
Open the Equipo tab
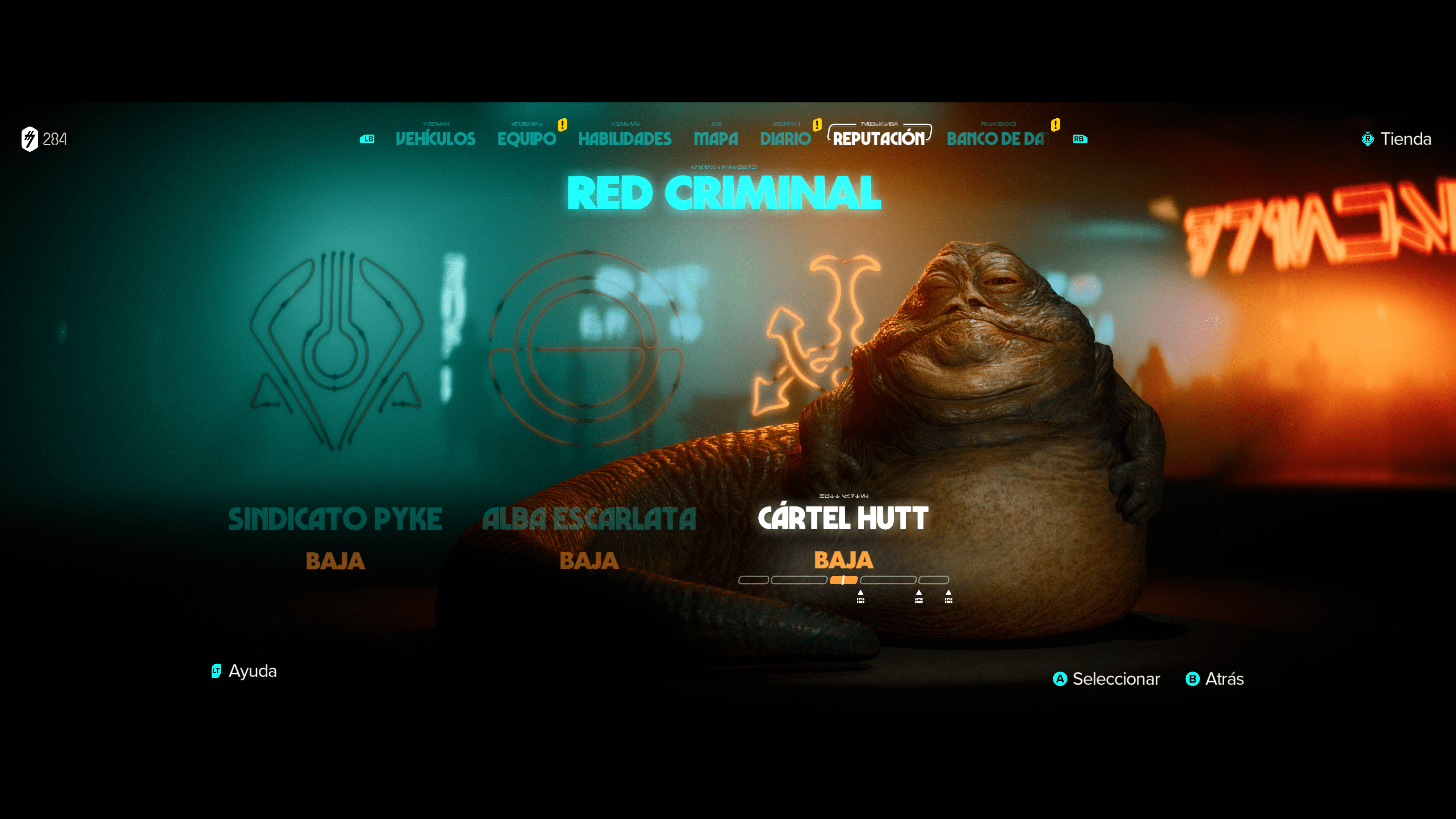coord(526,138)
